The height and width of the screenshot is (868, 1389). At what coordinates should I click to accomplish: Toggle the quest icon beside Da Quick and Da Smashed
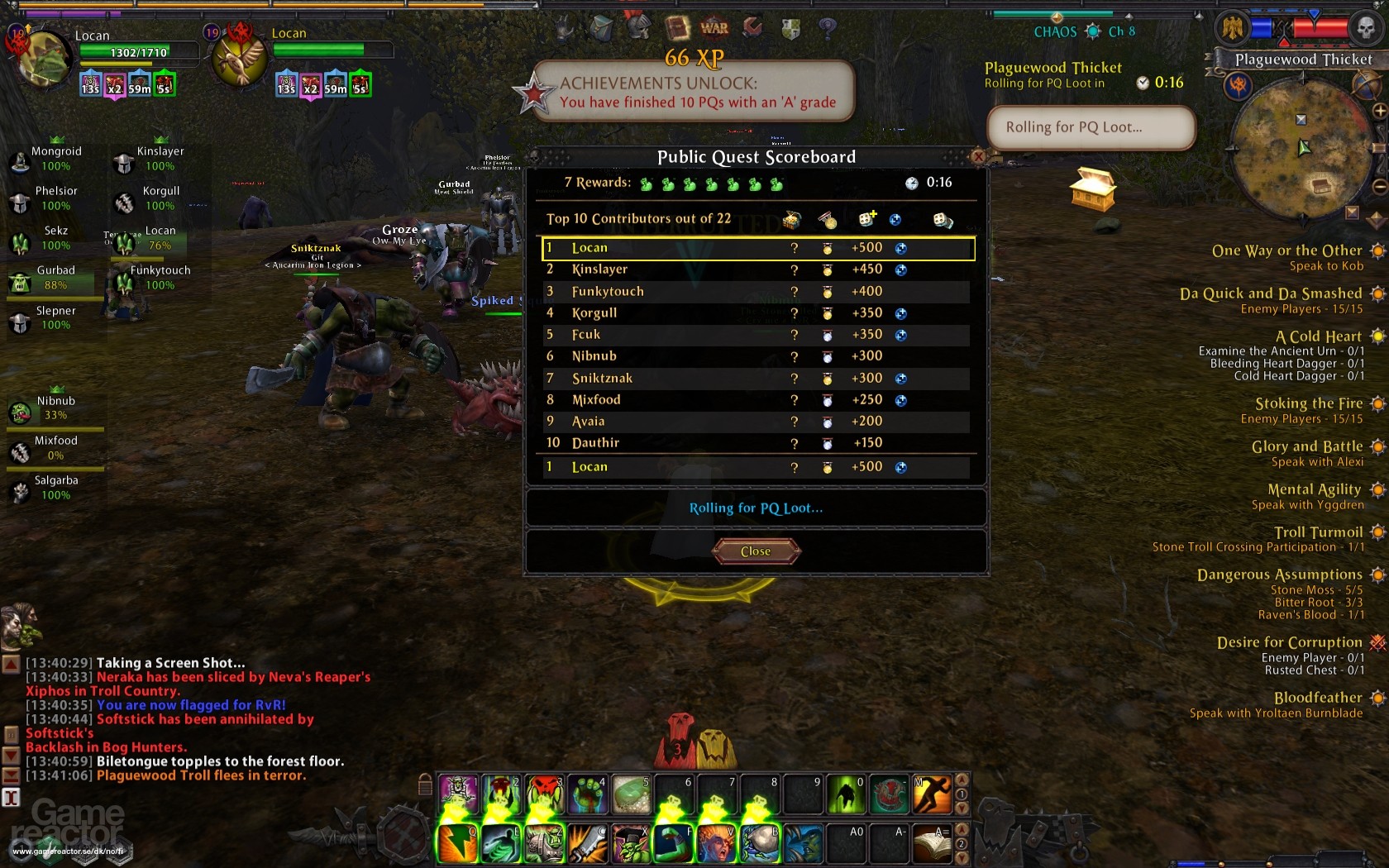pos(1377,294)
